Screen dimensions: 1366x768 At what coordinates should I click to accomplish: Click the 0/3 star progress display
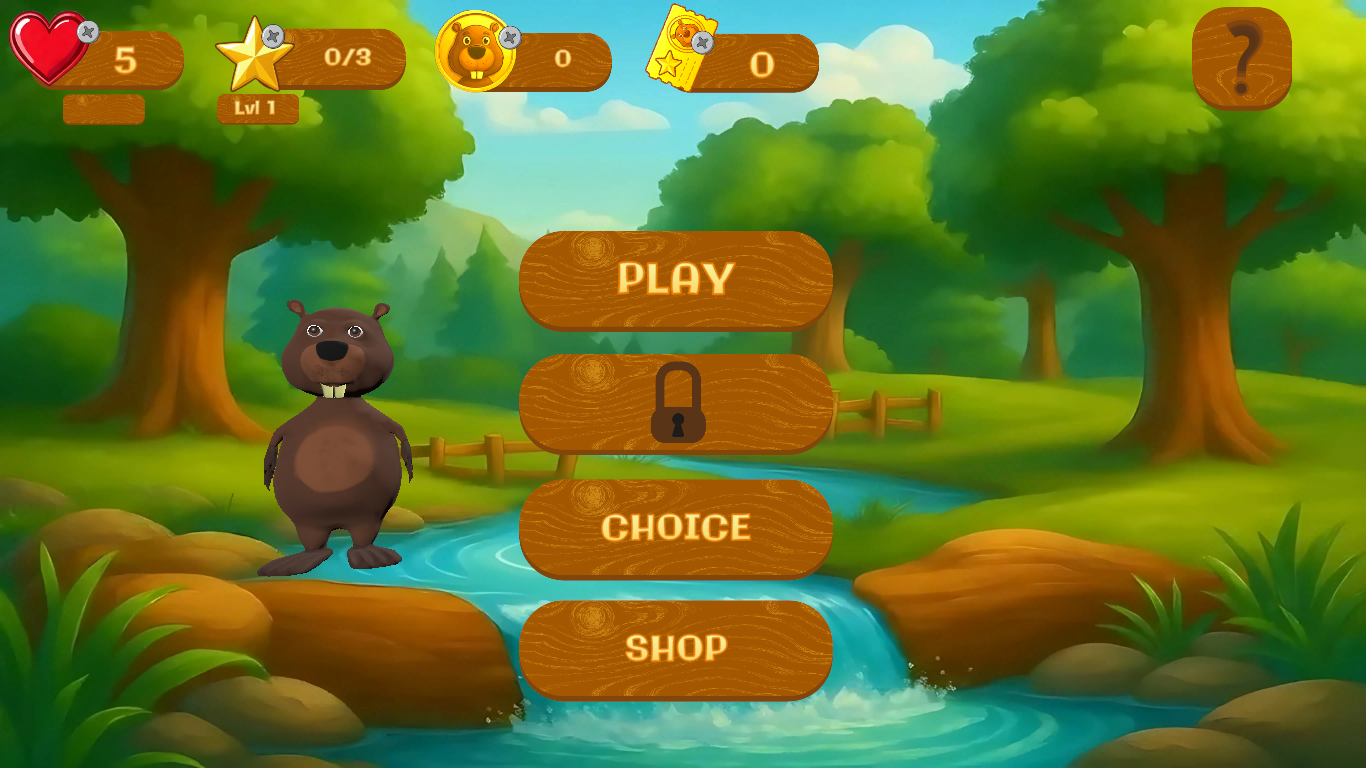pyautogui.click(x=349, y=58)
